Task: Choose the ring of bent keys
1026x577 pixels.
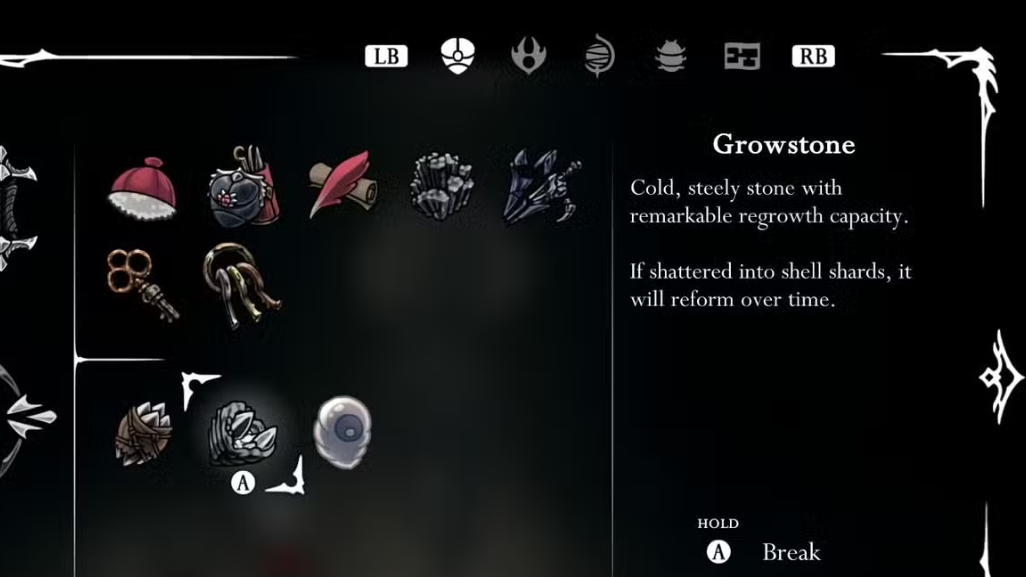Action: (x=241, y=284)
